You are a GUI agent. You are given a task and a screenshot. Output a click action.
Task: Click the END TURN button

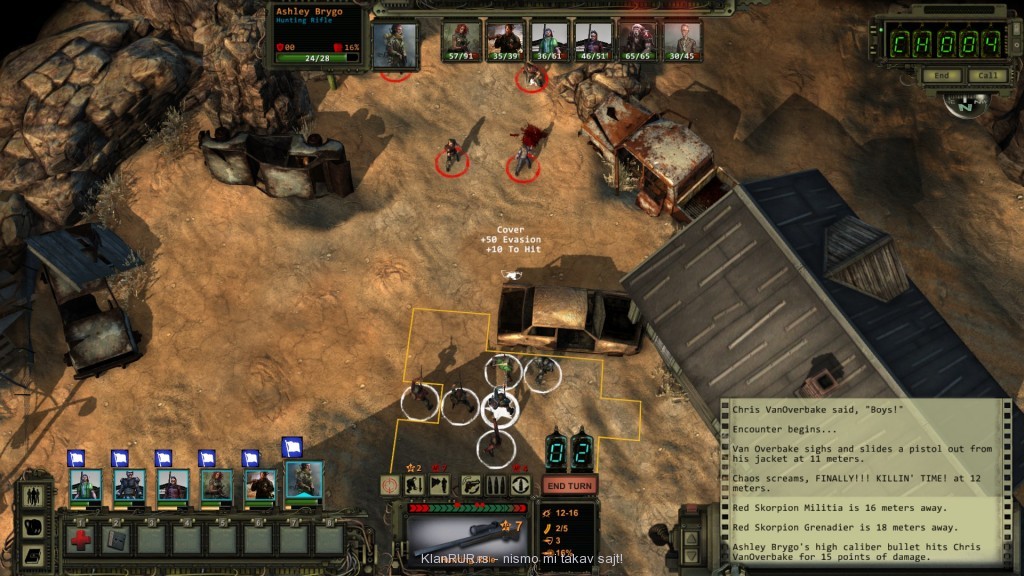569,485
